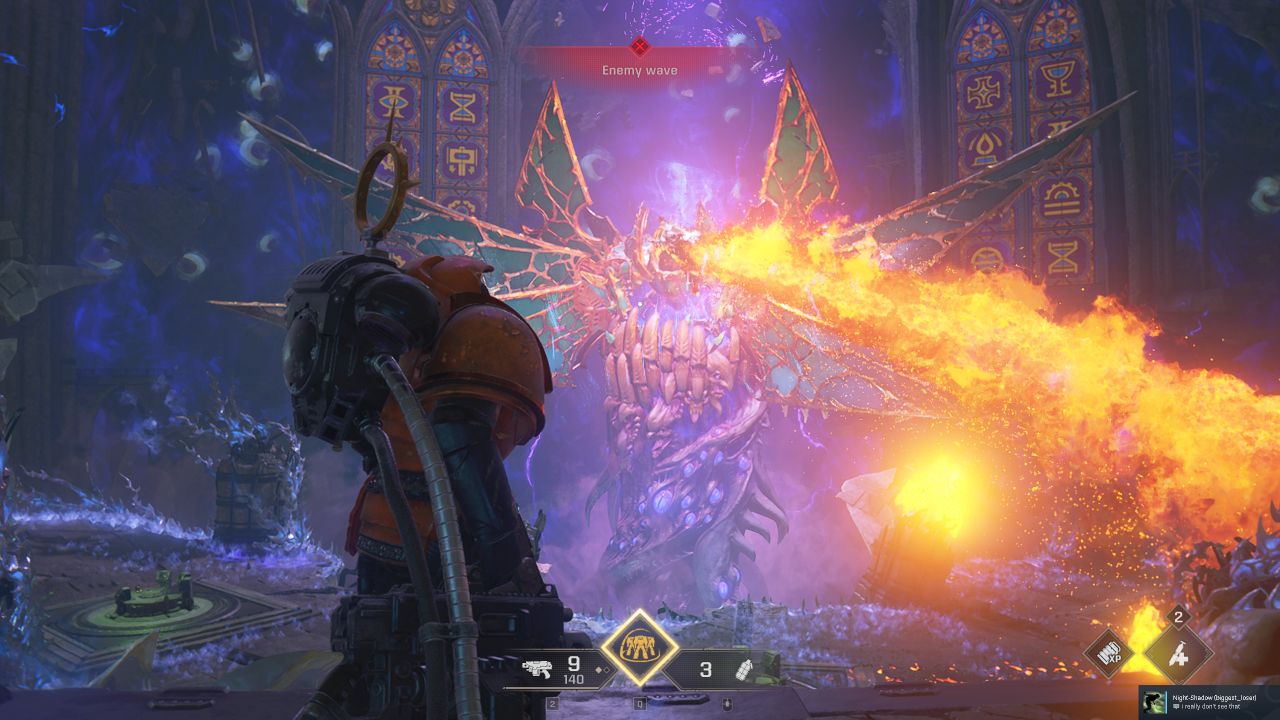Screen dimensions: 1280x720
Task: Click the Enemy wave objective banner
Action: 639,66
